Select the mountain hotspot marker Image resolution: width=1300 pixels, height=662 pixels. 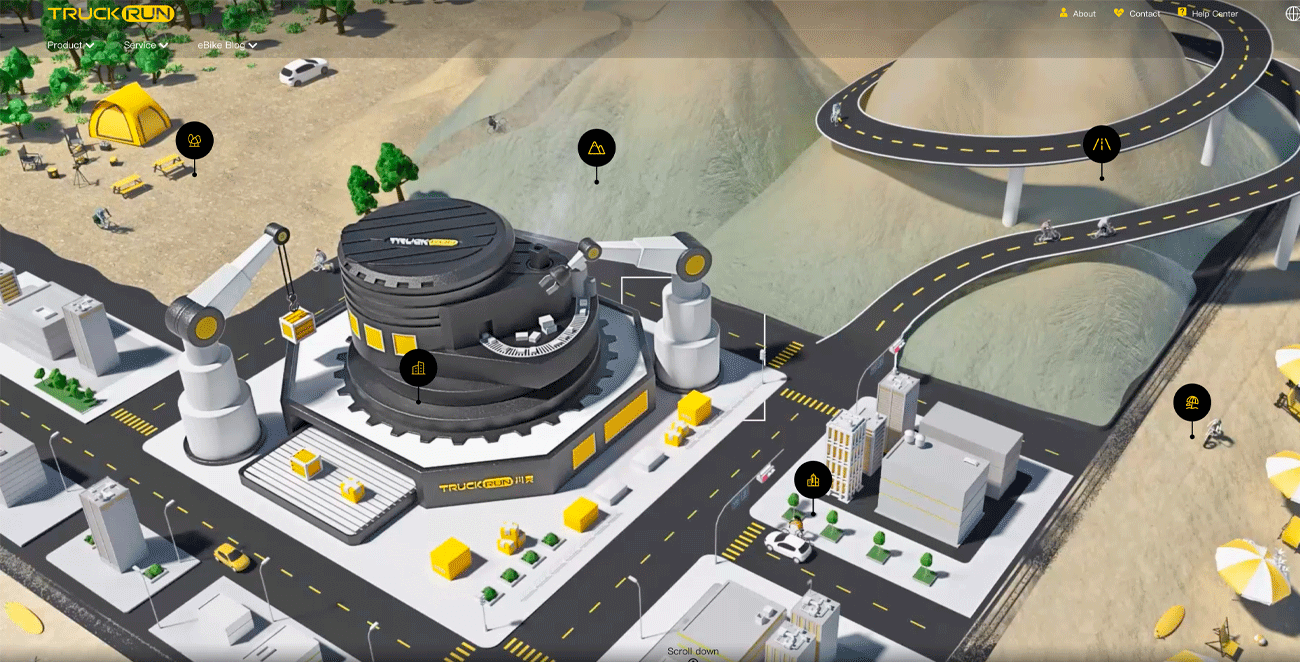pyautogui.click(x=596, y=148)
